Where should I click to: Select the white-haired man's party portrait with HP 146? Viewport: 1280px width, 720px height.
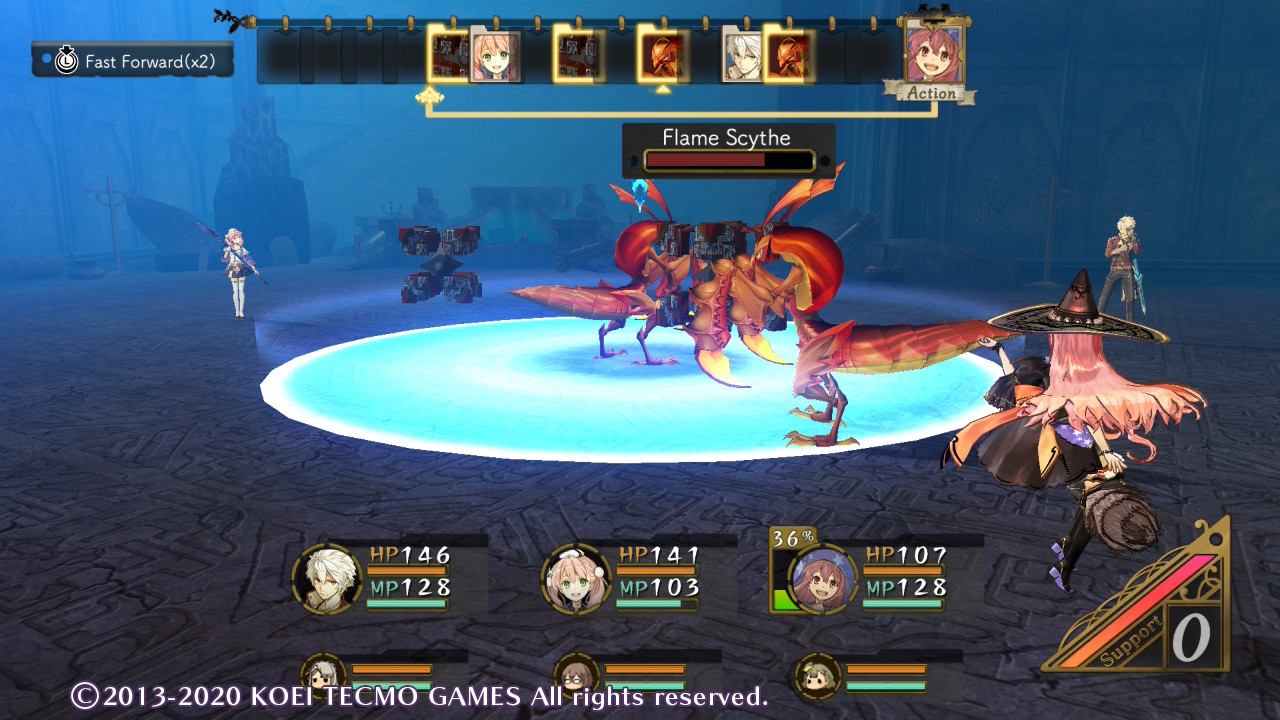[x=327, y=579]
